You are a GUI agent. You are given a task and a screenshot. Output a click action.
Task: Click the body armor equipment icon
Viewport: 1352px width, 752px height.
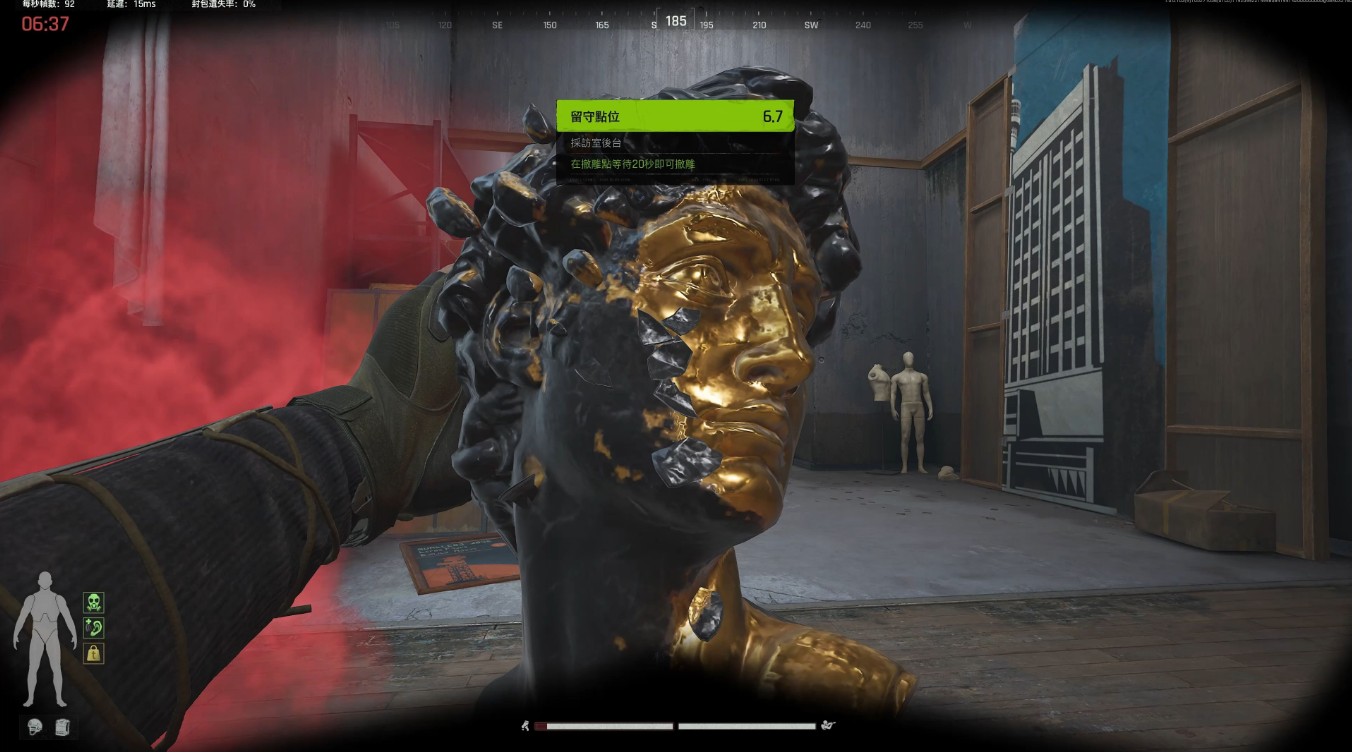click(x=61, y=727)
